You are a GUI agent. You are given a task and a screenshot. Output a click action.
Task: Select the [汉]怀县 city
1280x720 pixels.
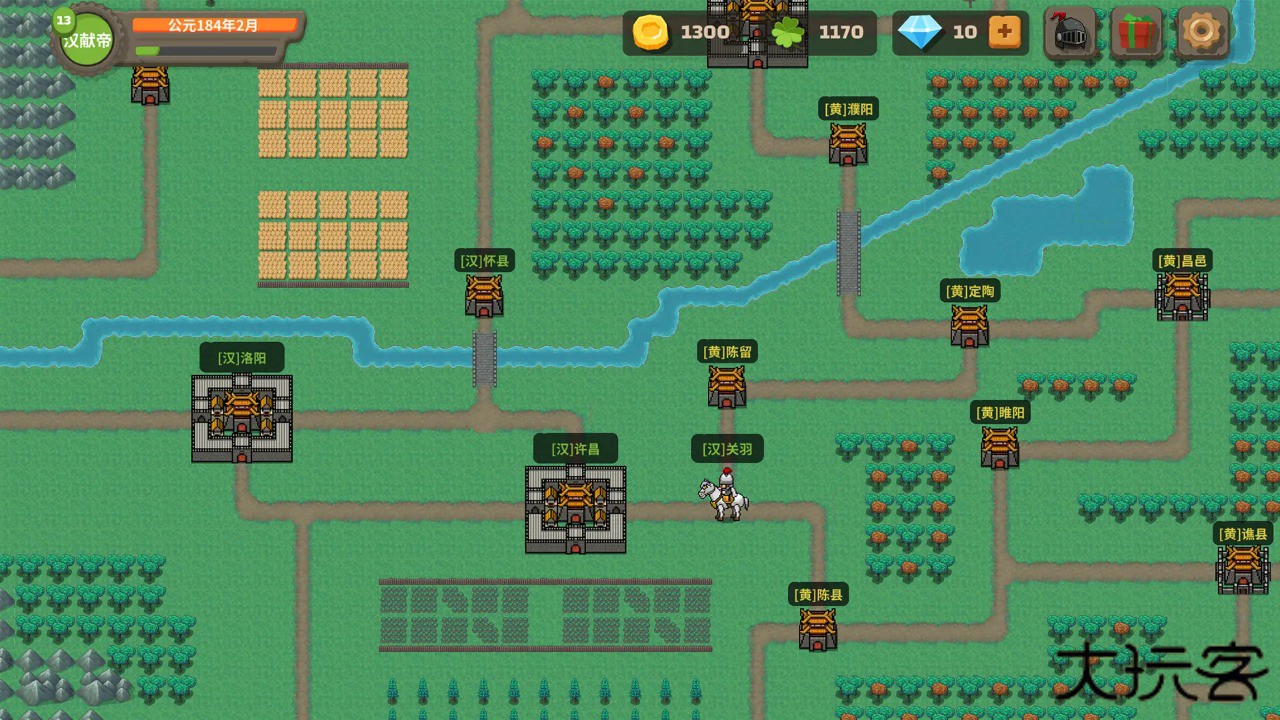(x=483, y=296)
